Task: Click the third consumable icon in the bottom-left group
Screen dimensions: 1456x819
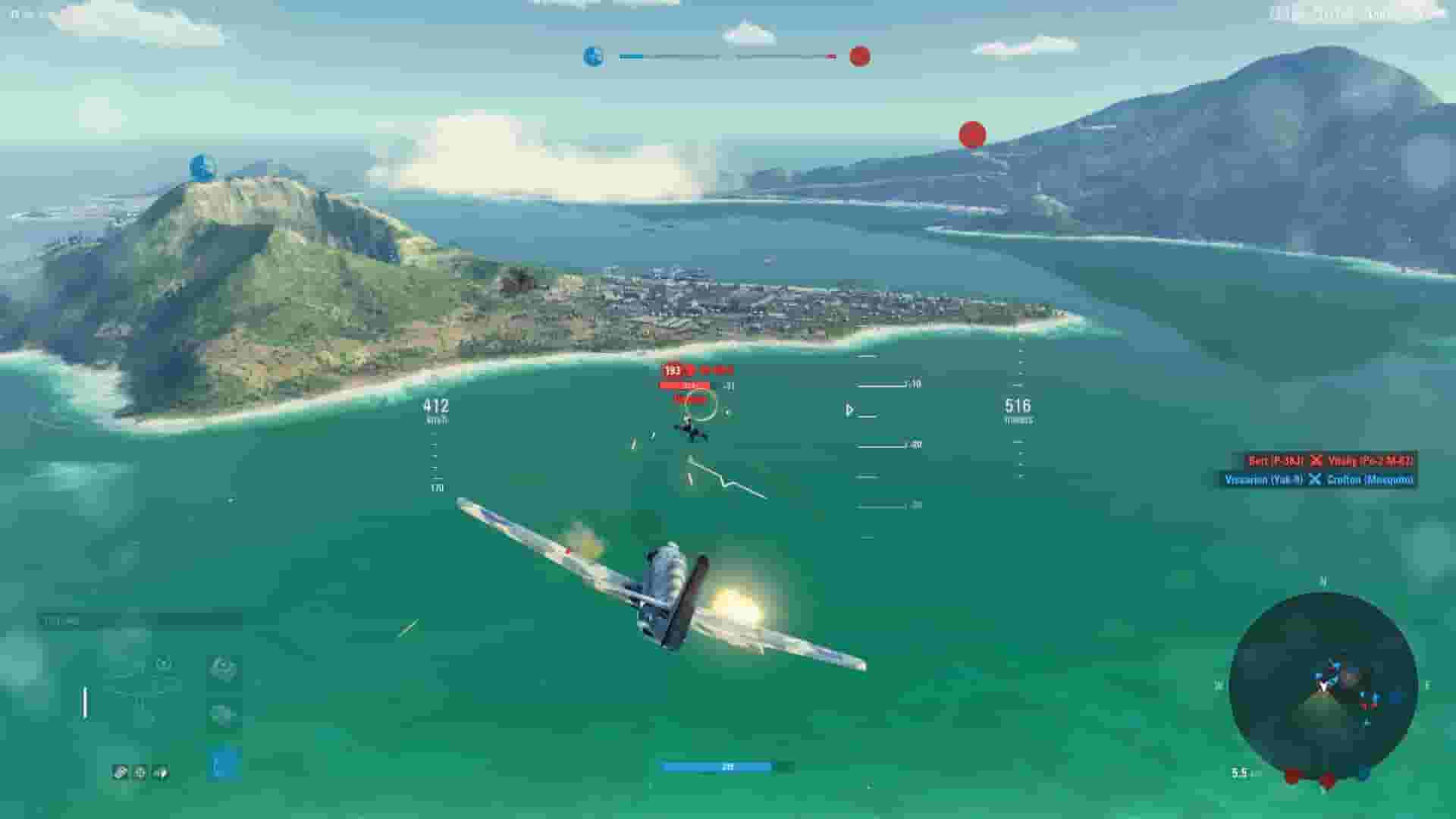Action: click(160, 772)
